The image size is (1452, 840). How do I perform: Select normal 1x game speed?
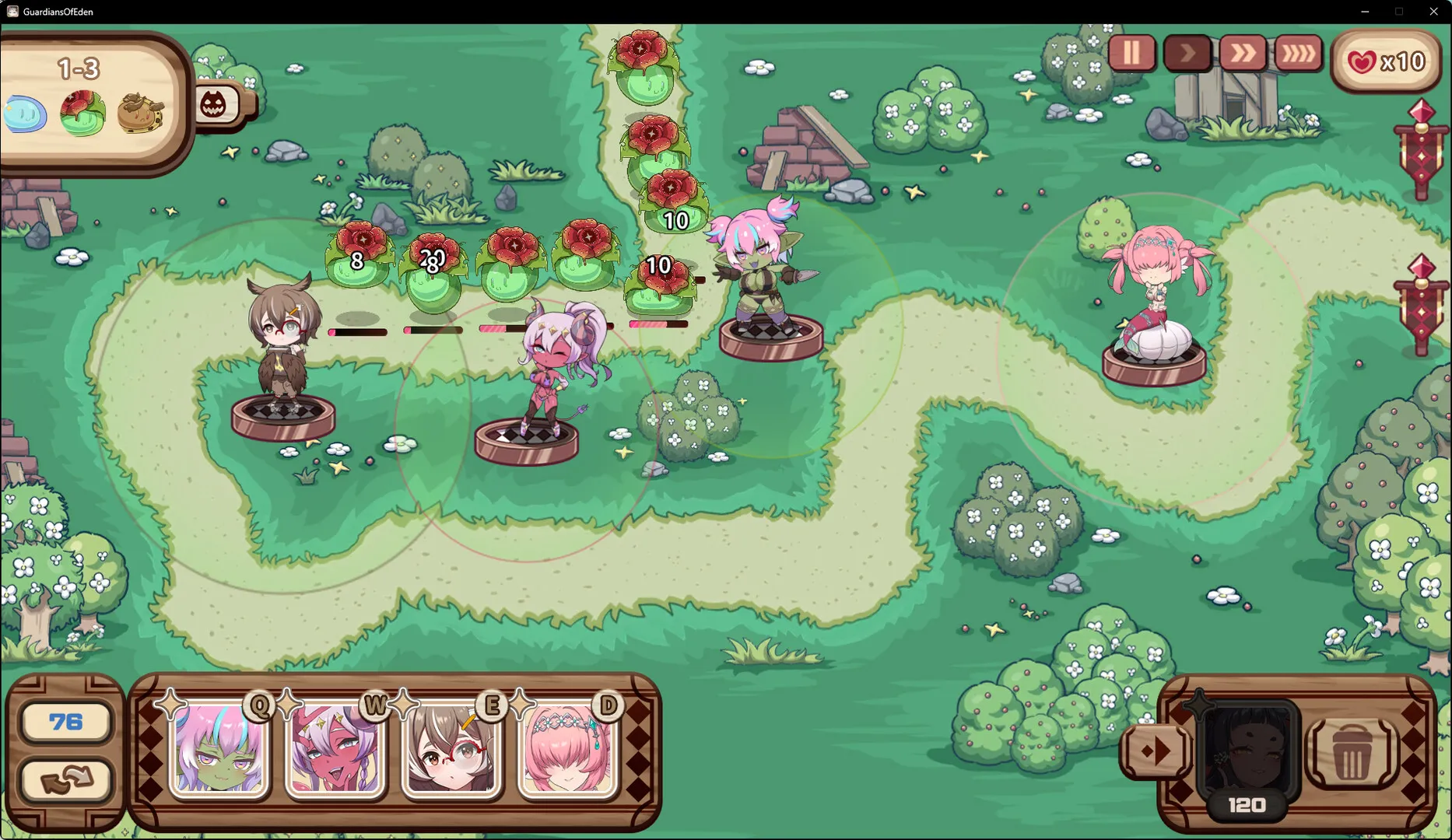tap(1187, 53)
